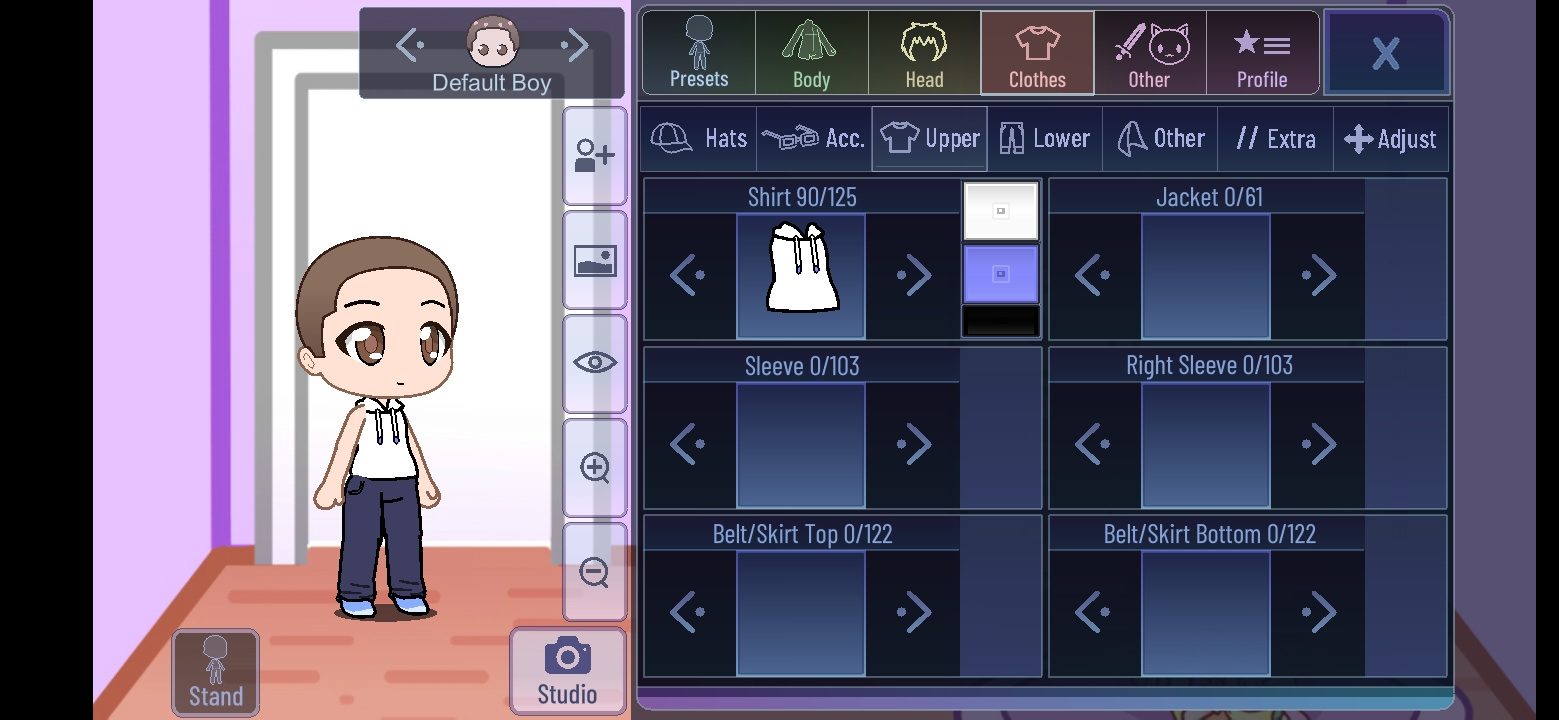Open the Profile section
Viewport: 1559px width, 720px height.
point(1262,52)
